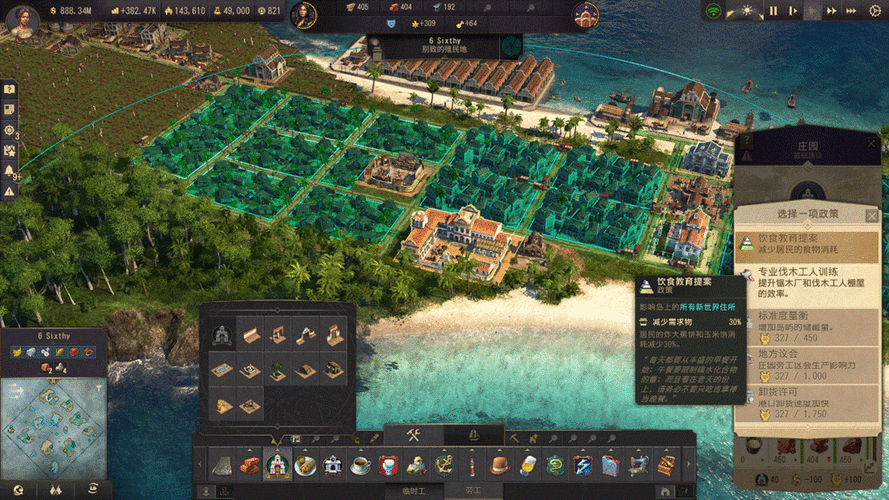Close the policy selection panel

pyautogui.click(x=871, y=215)
